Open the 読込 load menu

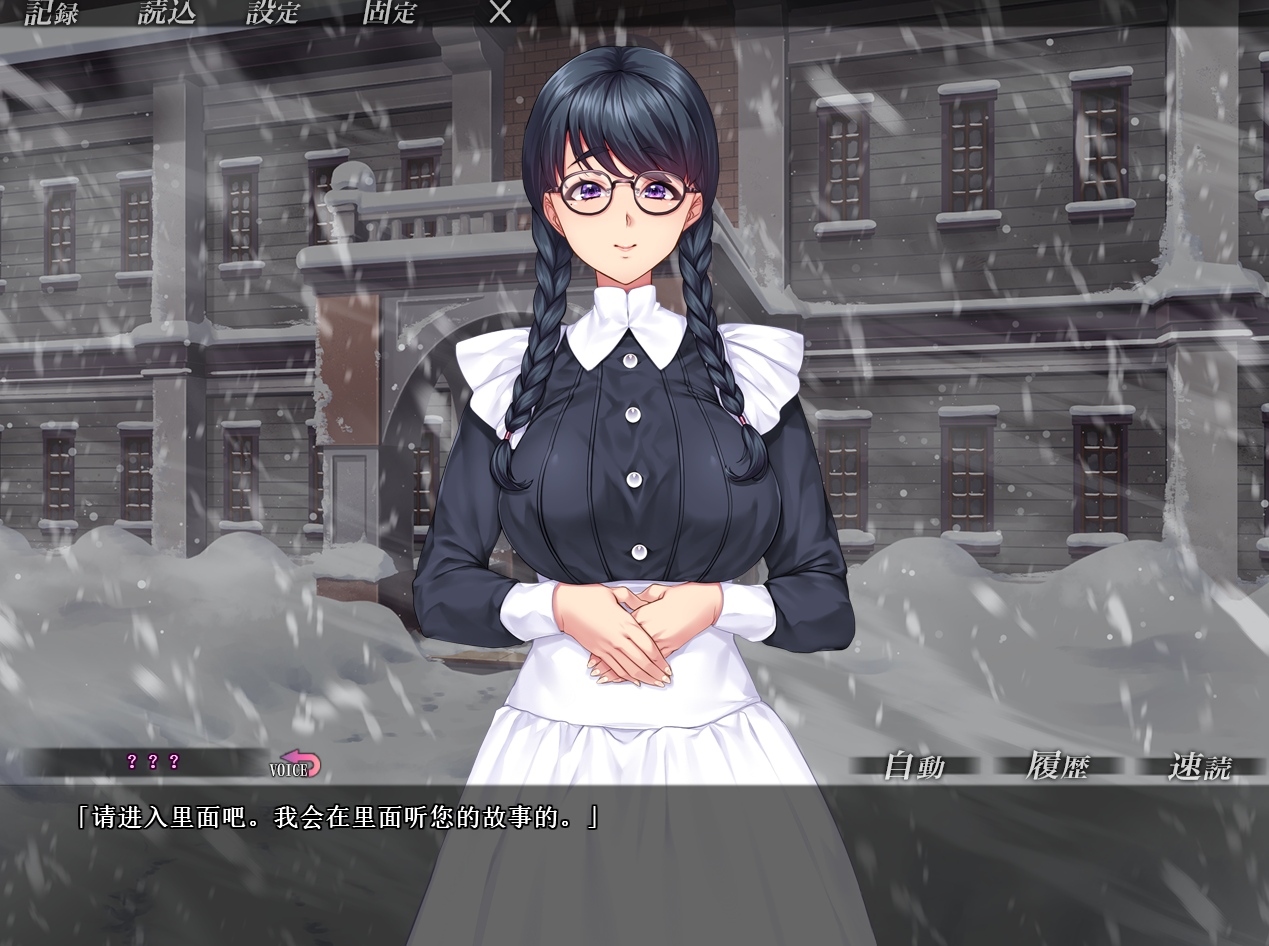(166, 13)
